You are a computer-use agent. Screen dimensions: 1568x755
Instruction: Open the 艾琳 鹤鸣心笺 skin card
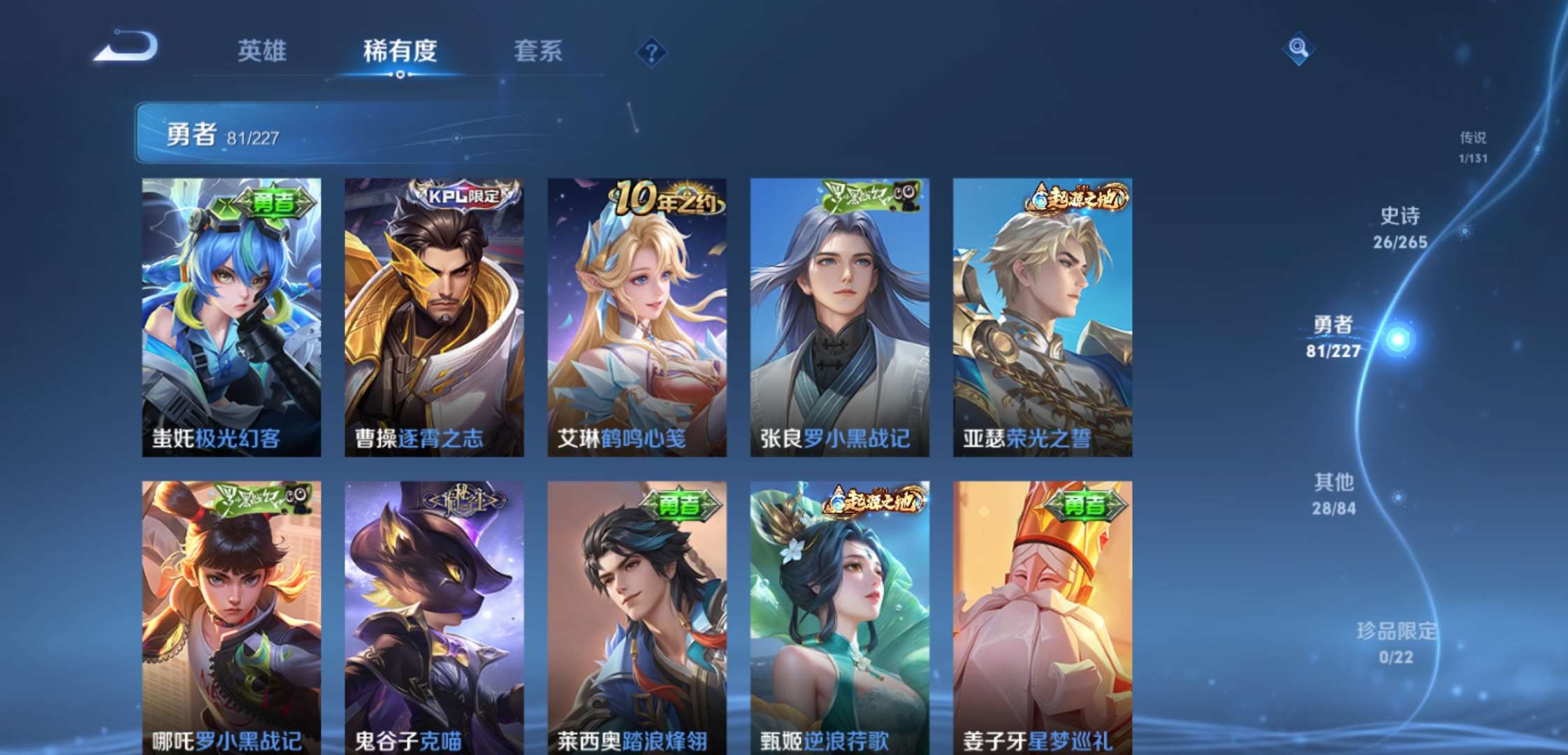point(637,317)
